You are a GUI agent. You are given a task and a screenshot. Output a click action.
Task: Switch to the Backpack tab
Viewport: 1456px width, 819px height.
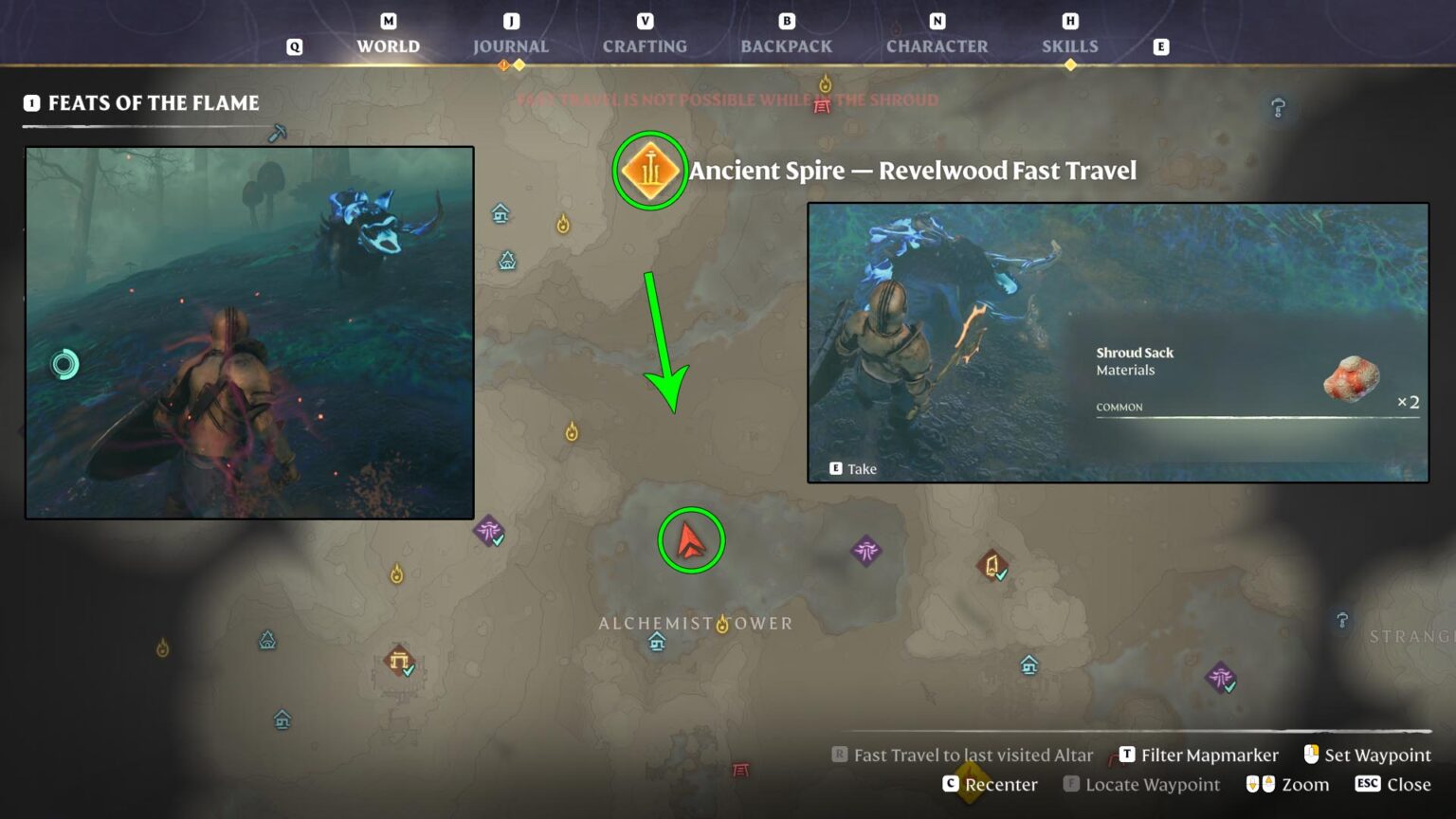coord(786,45)
